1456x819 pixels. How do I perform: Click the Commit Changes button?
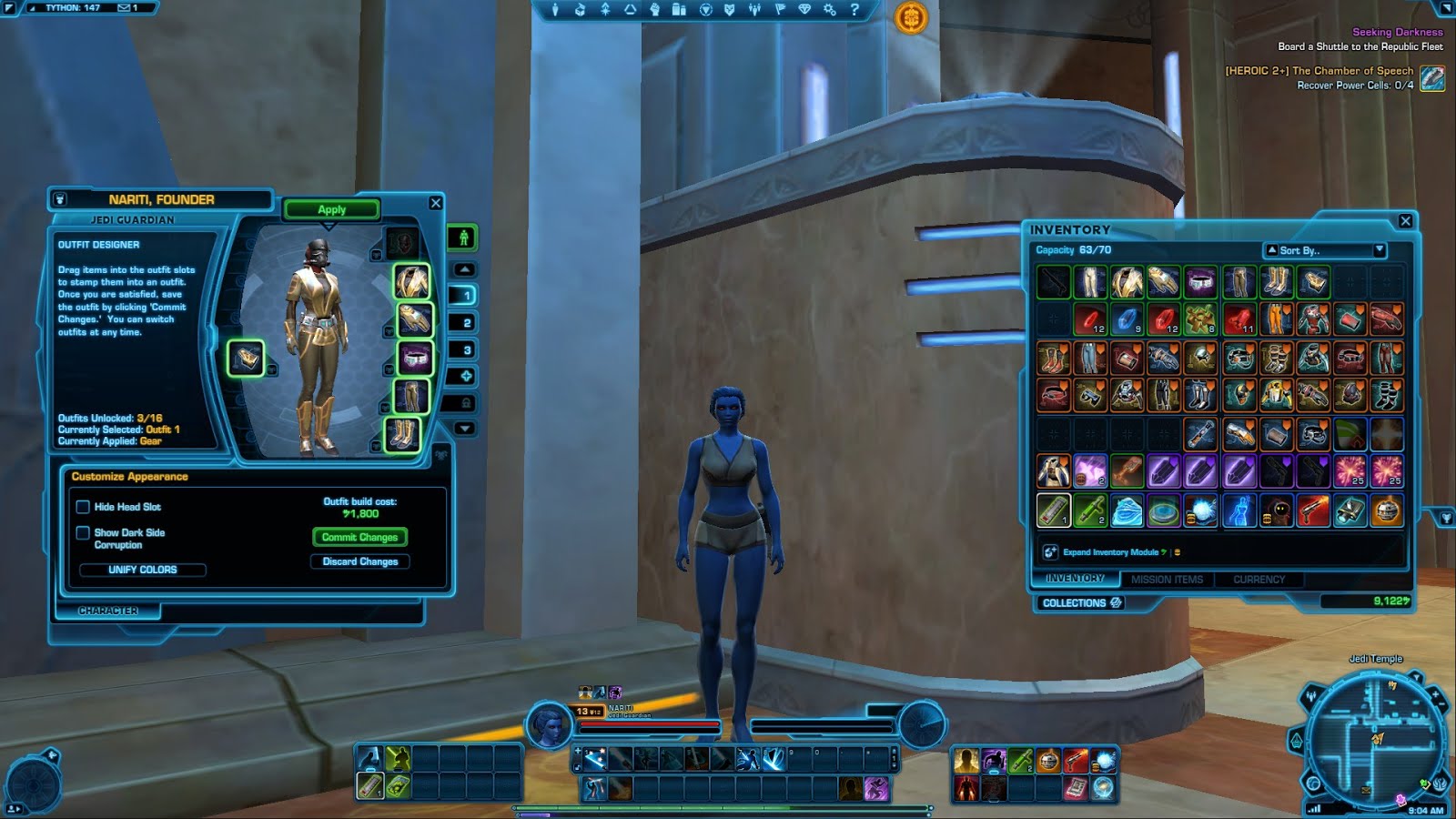(x=359, y=537)
